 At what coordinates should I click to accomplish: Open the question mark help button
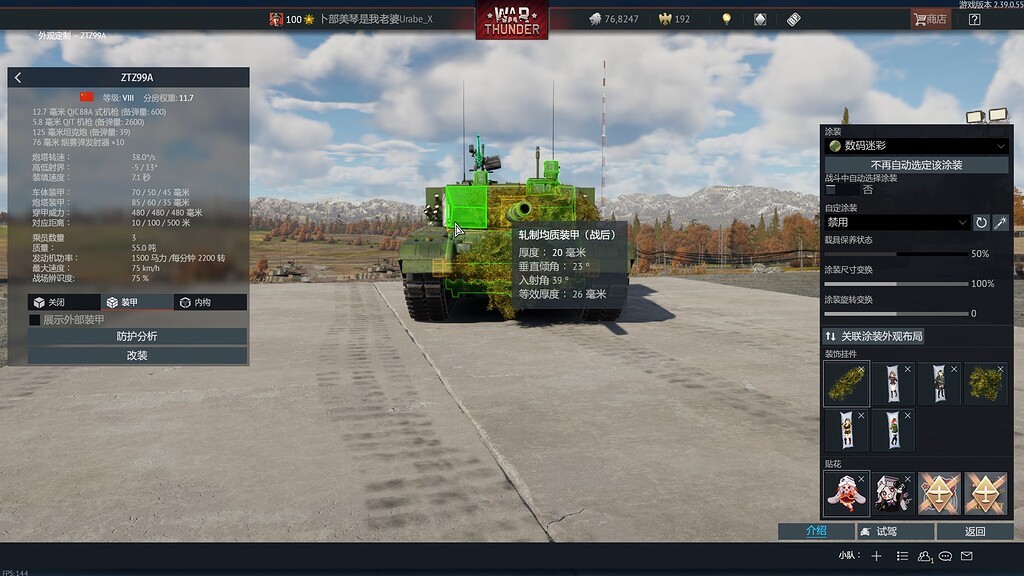pos(975,19)
